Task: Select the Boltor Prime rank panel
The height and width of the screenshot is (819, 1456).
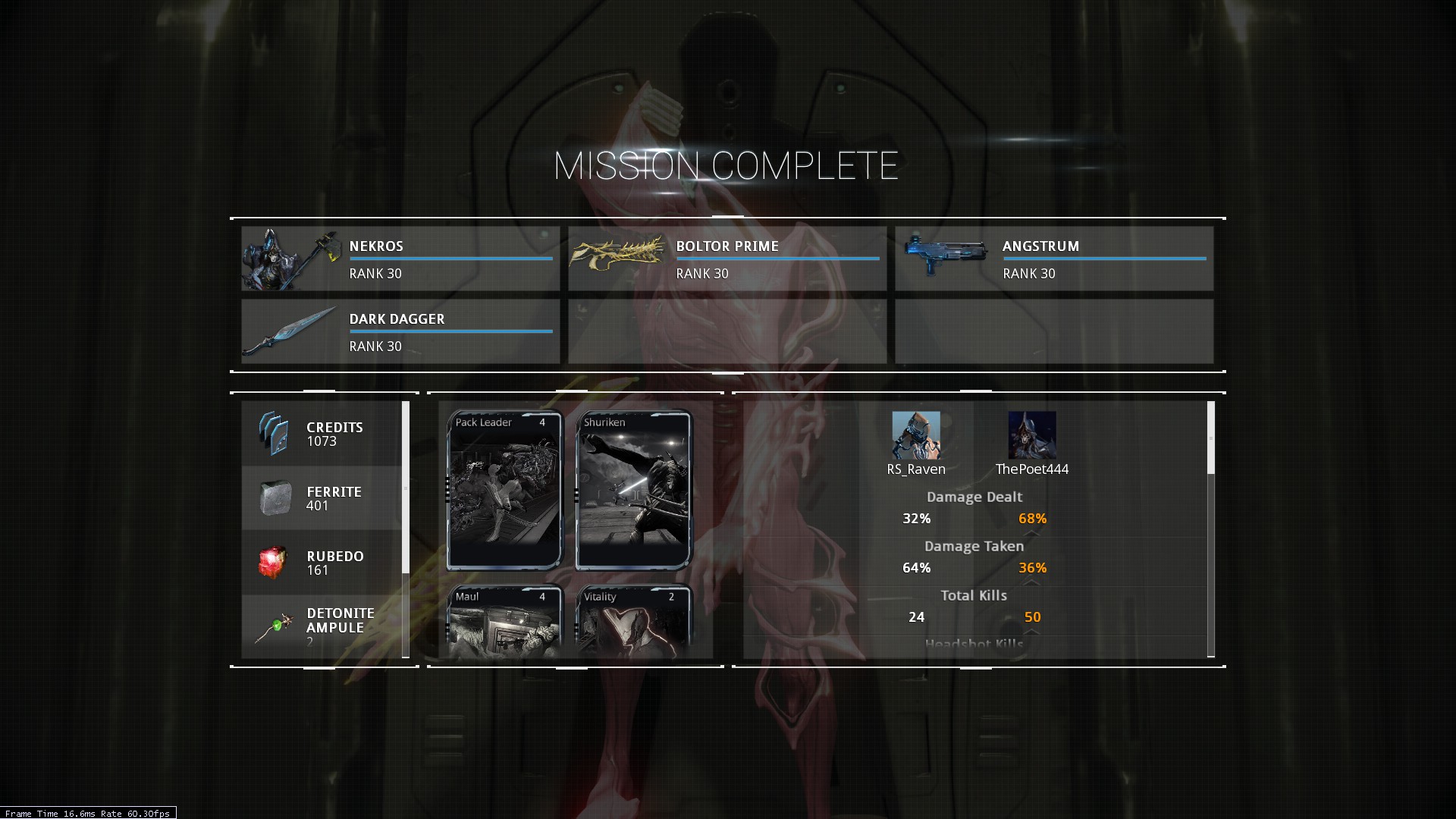Action: point(727,259)
